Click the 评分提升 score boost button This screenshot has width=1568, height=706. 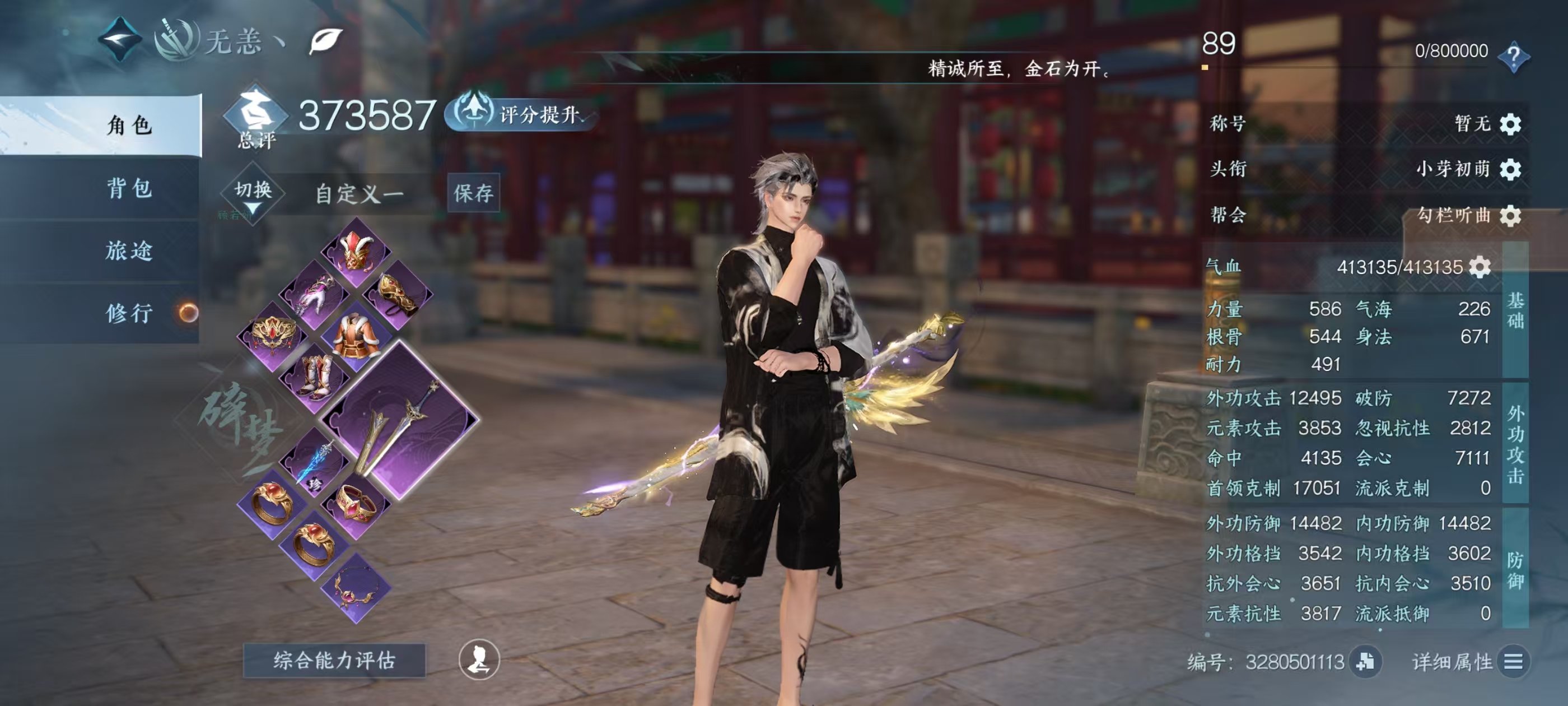(x=524, y=114)
